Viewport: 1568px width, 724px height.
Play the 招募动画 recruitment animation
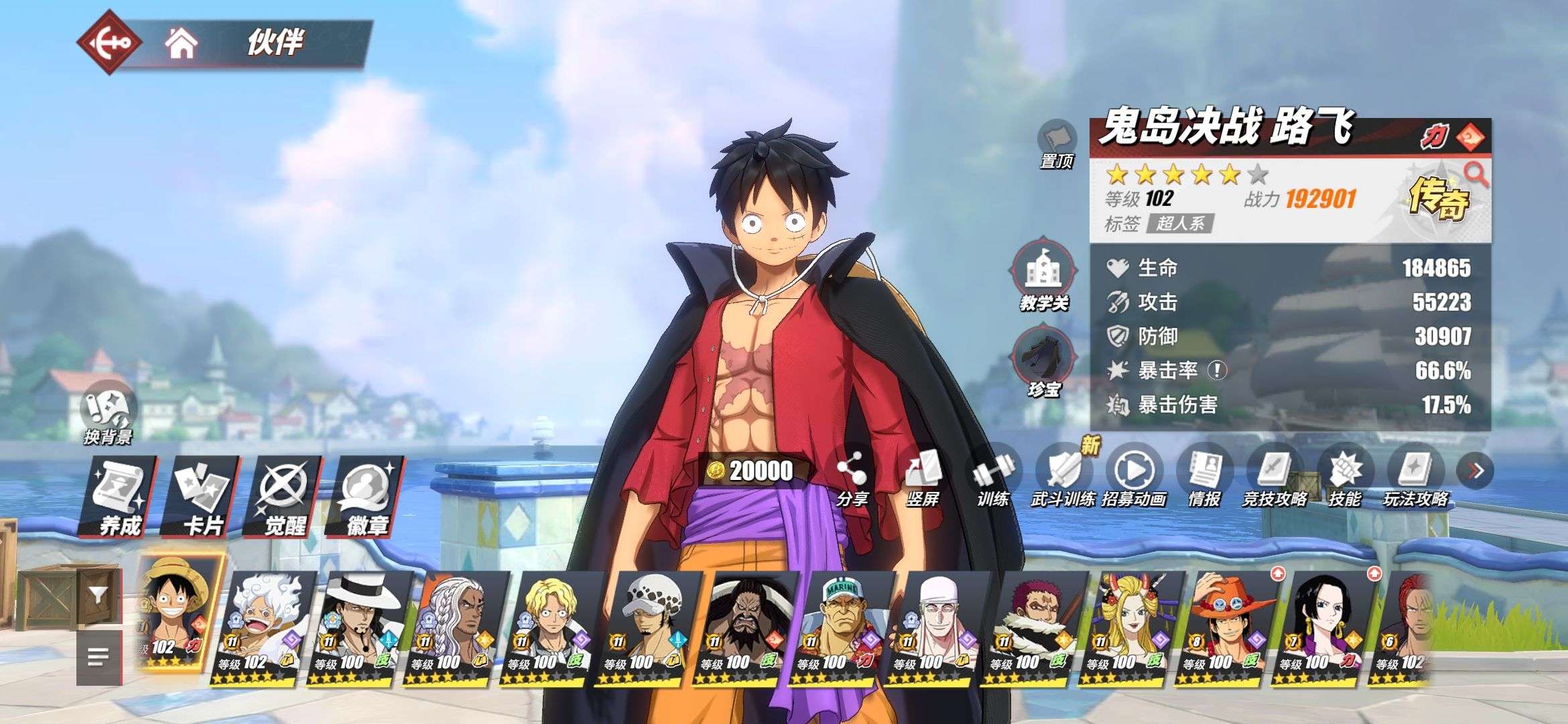coord(1134,477)
